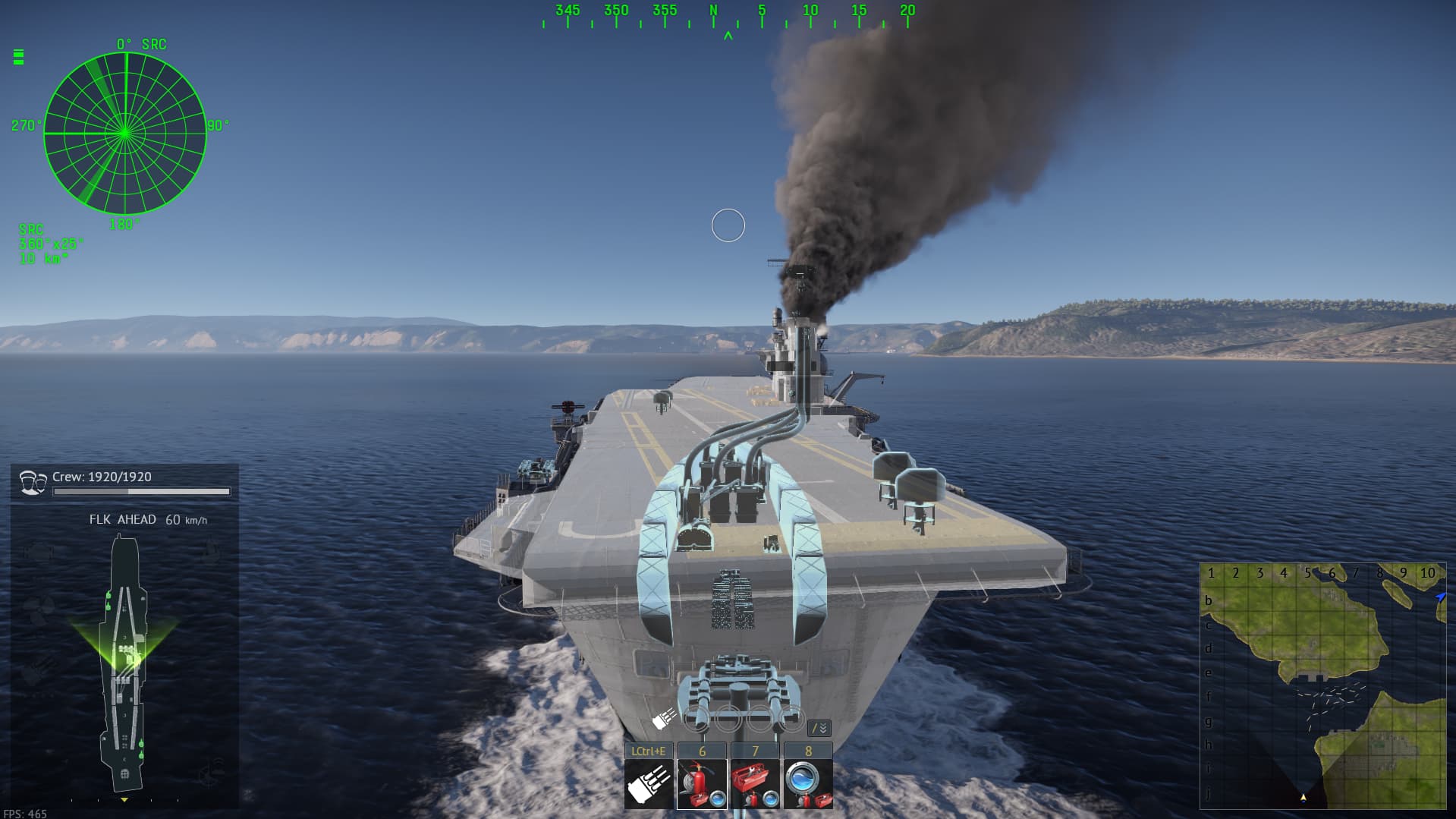Screen dimensions: 1456x819
Task: Select the fire extinguisher in slot 6
Action: [703, 783]
